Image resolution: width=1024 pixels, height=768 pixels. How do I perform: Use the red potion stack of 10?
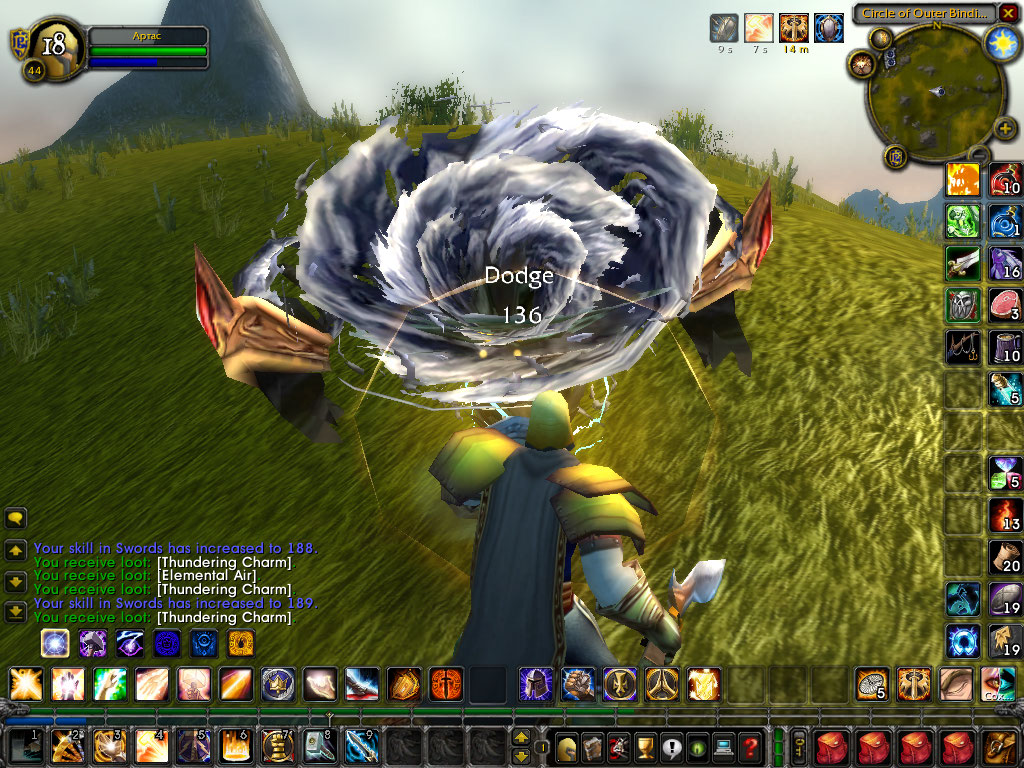click(1005, 180)
